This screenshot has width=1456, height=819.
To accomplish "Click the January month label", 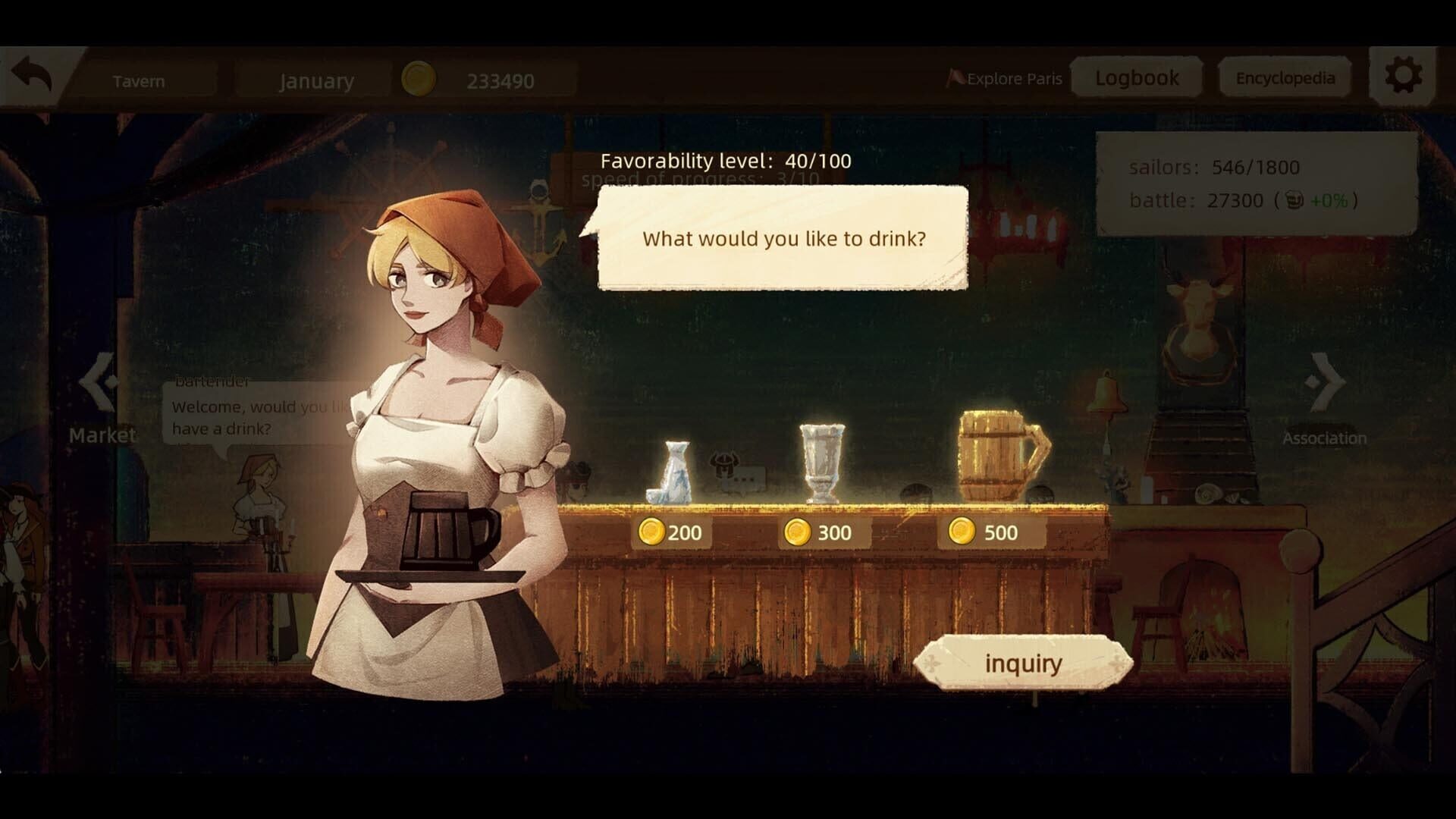I will pos(317,80).
